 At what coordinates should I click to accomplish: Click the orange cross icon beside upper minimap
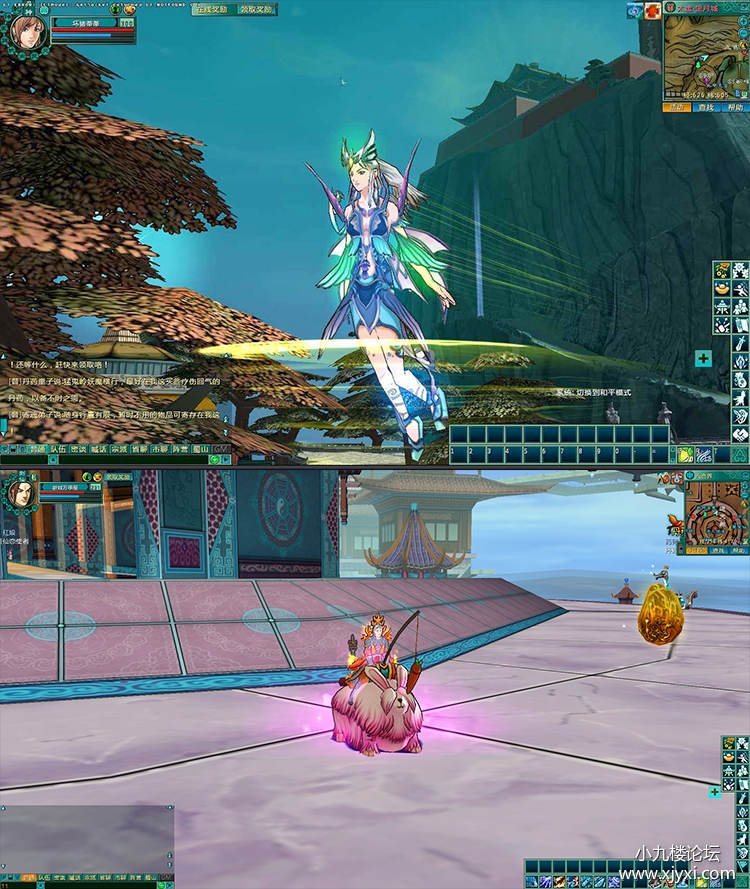click(x=652, y=10)
